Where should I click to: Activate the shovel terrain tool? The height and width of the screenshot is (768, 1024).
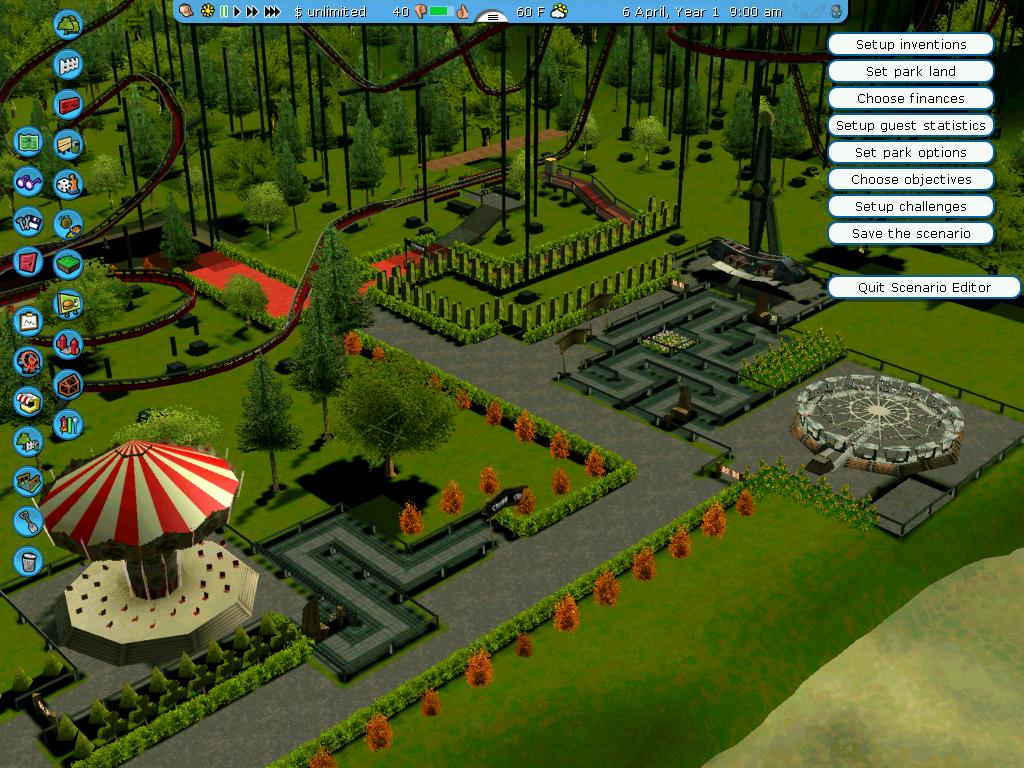28,520
